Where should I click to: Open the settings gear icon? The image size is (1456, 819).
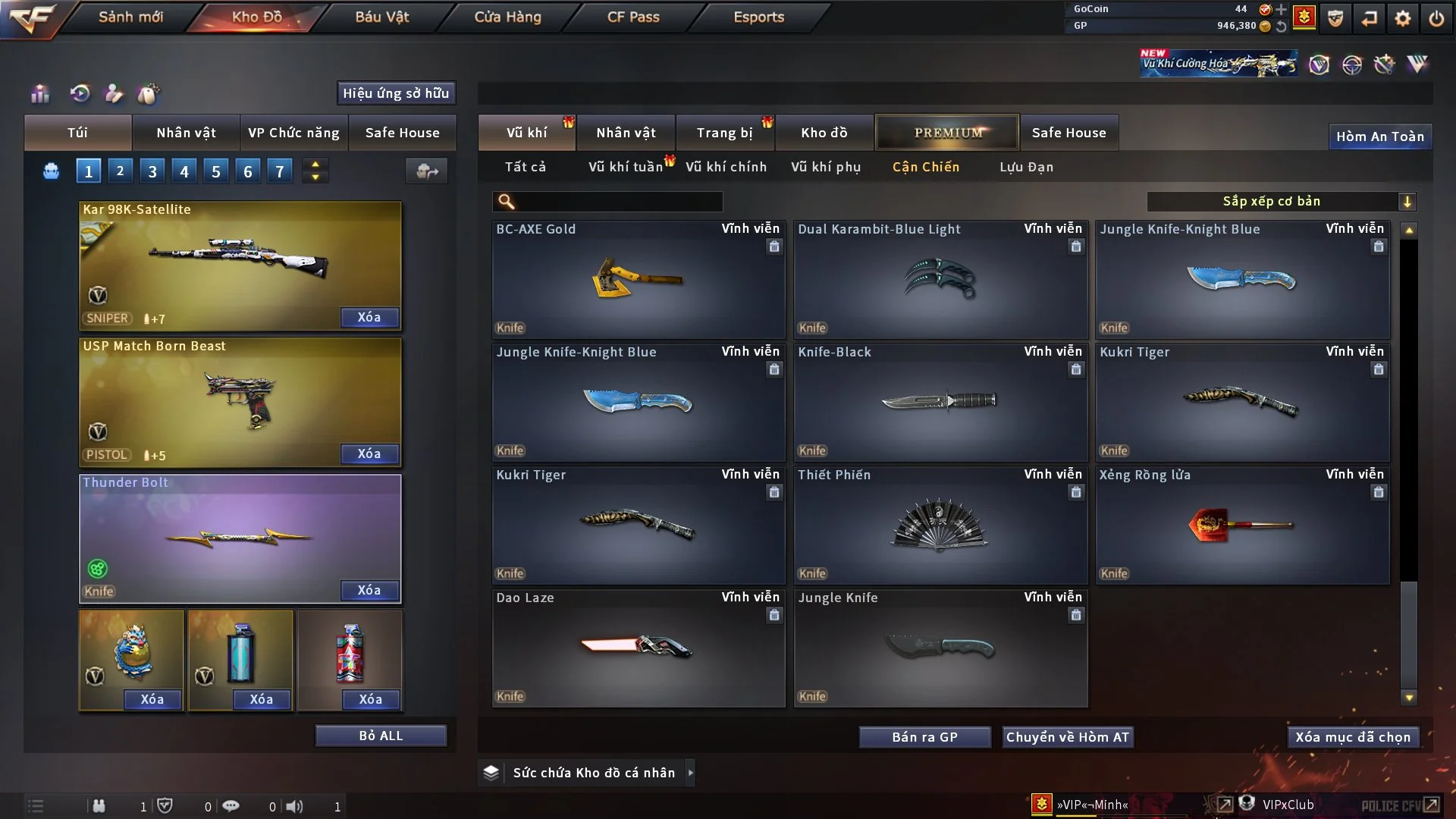(x=1403, y=18)
